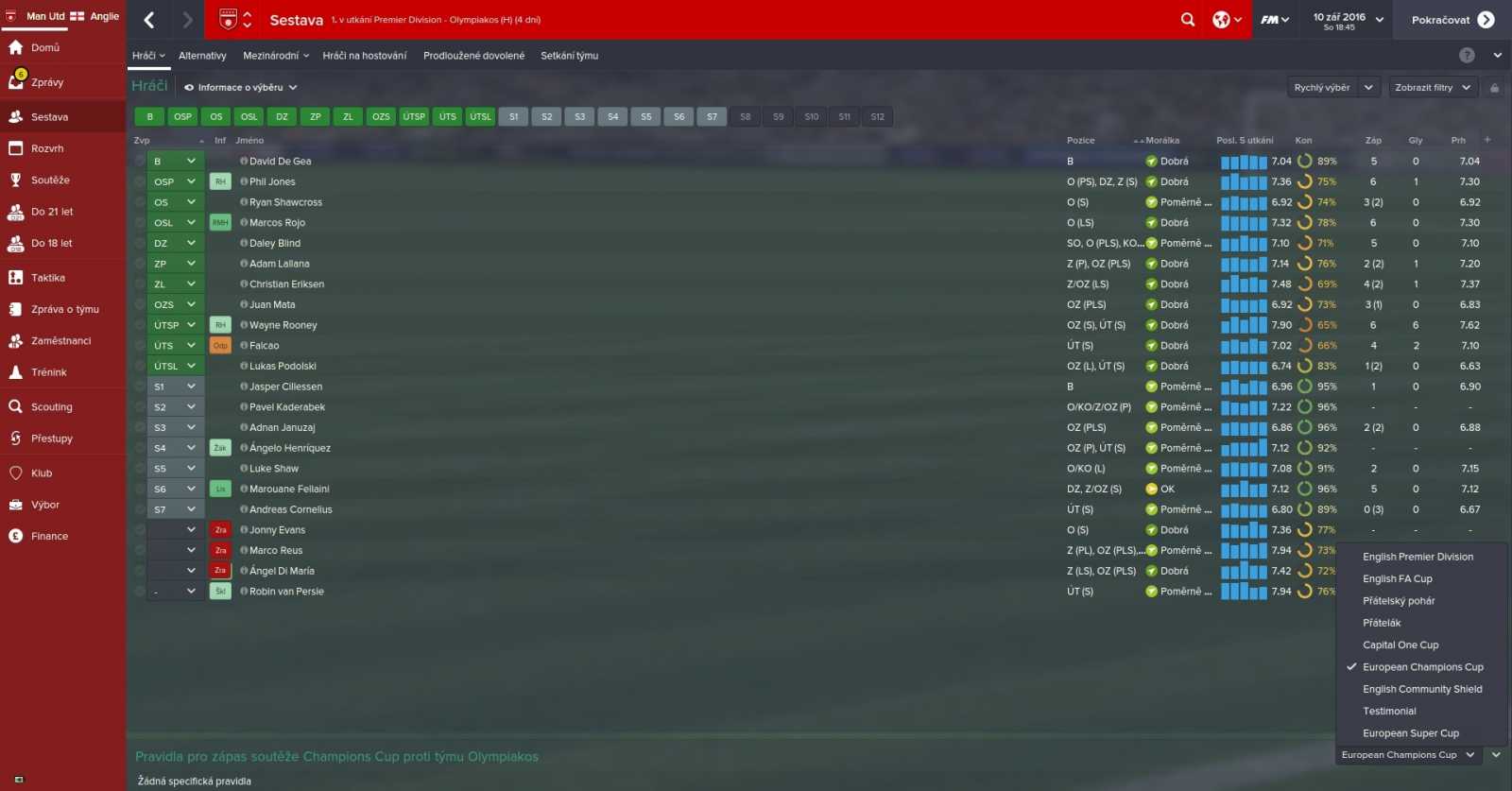
Task: Expand the Informace o výběru dropdown
Action: [x=241, y=87]
